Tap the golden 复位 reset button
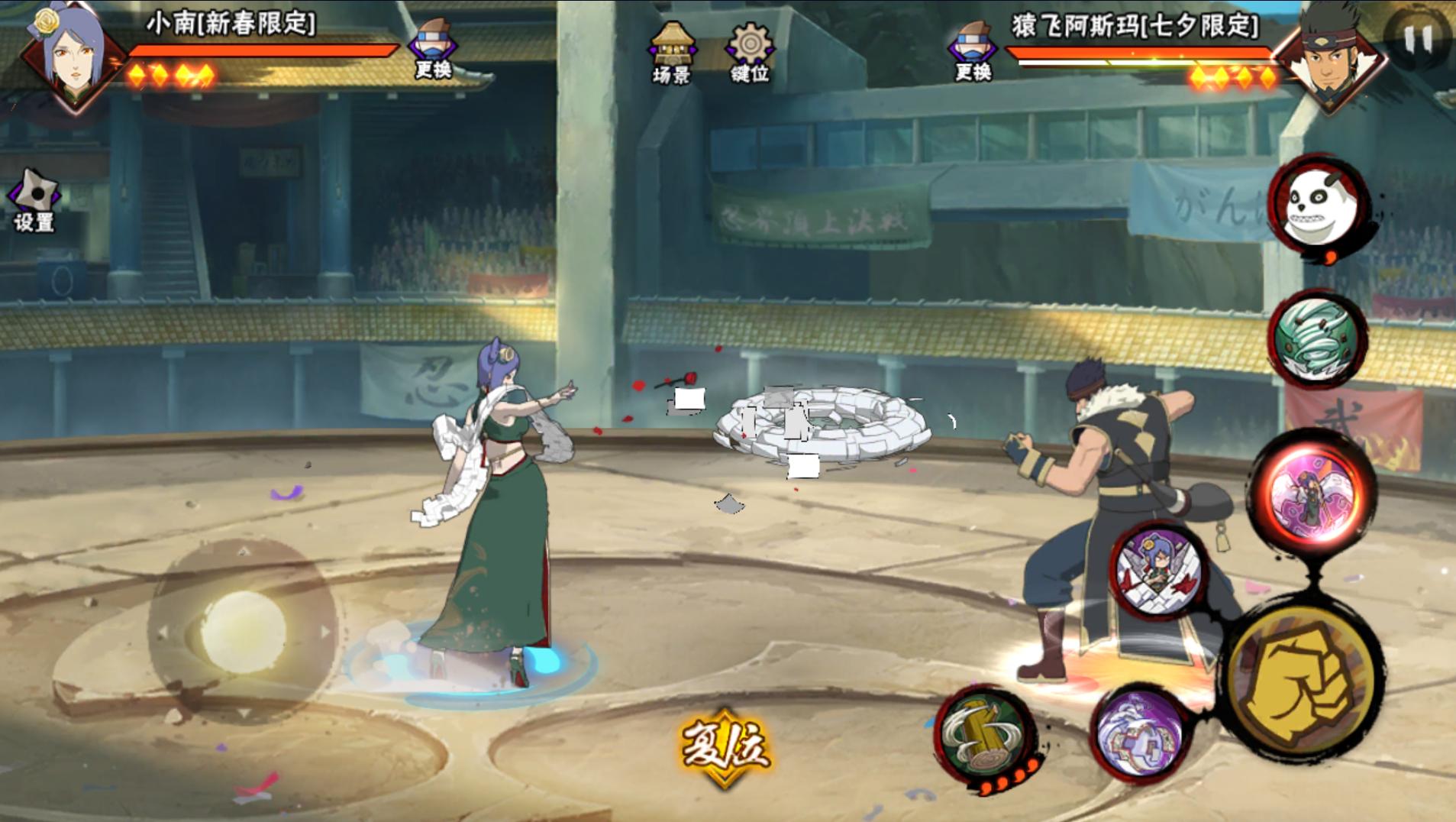The width and height of the screenshot is (1456, 822). tap(725, 746)
